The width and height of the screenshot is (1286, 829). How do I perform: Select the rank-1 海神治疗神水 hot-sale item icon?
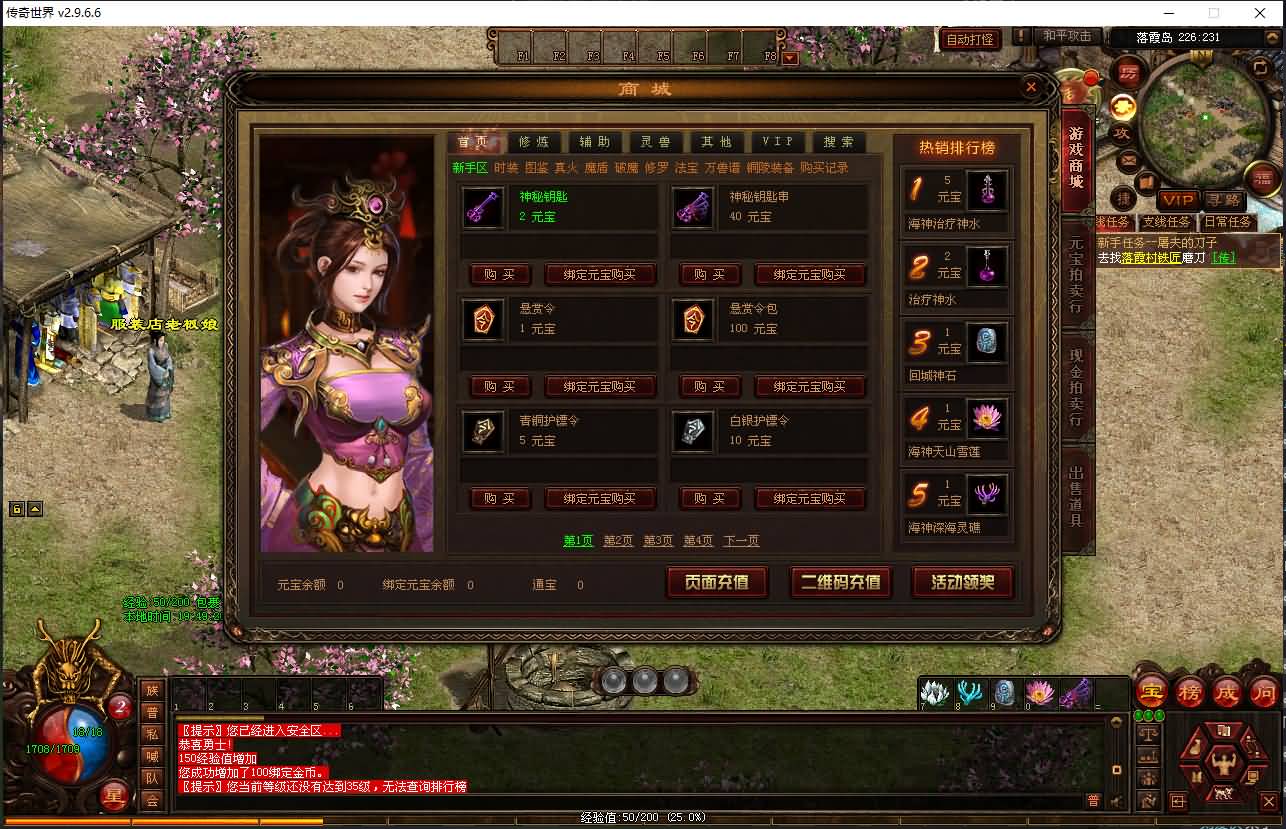click(987, 189)
